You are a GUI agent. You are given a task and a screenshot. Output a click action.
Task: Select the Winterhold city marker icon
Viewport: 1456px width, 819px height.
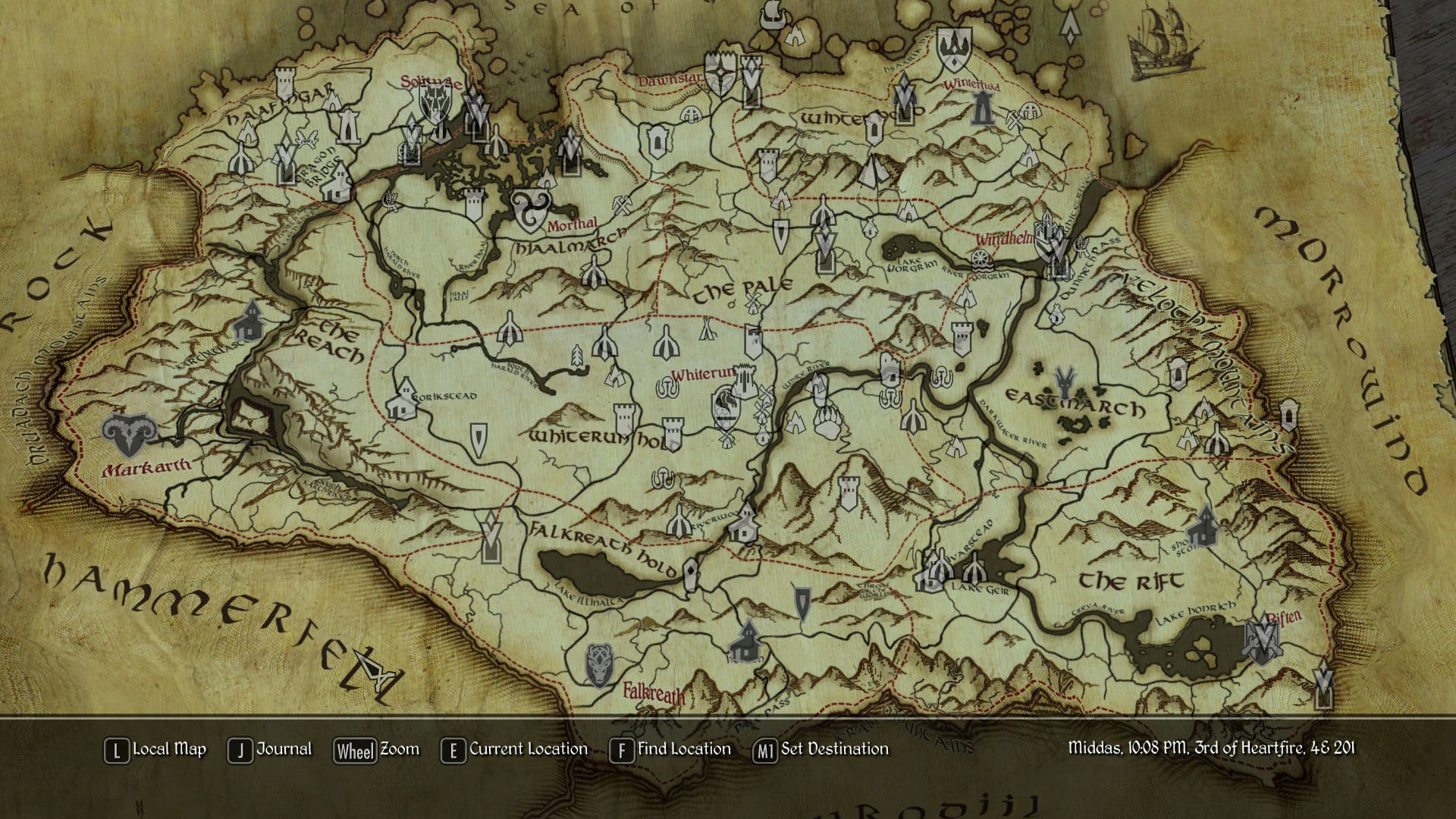(x=983, y=108)
